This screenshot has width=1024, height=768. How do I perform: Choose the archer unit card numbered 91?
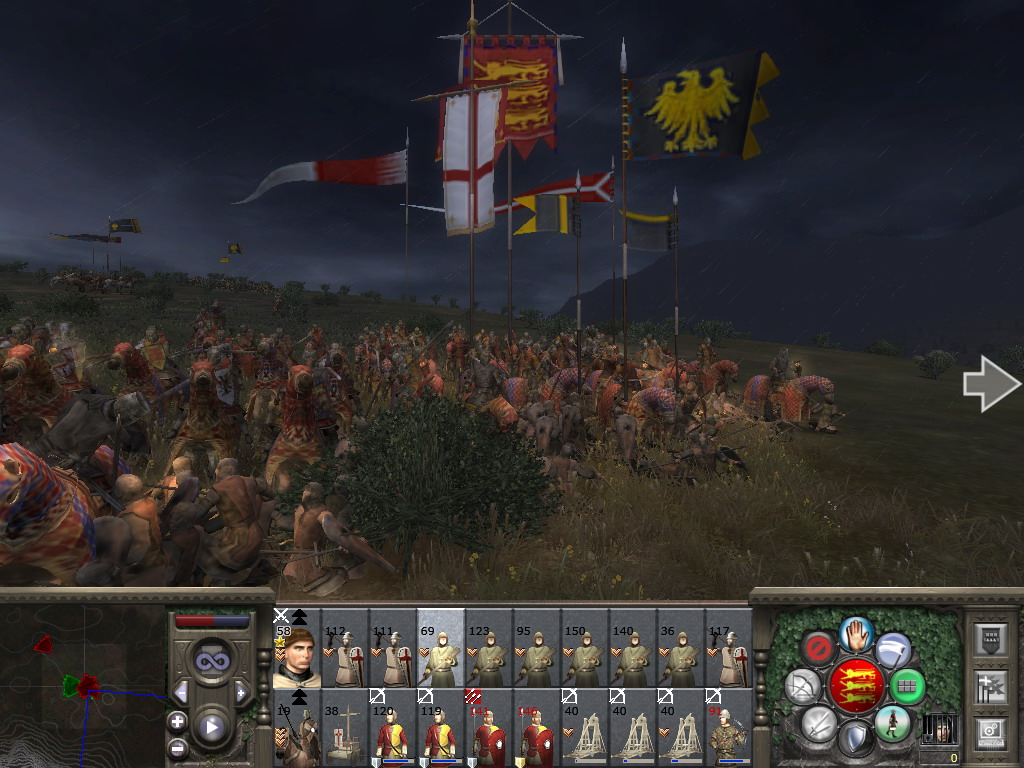[728, 729]
